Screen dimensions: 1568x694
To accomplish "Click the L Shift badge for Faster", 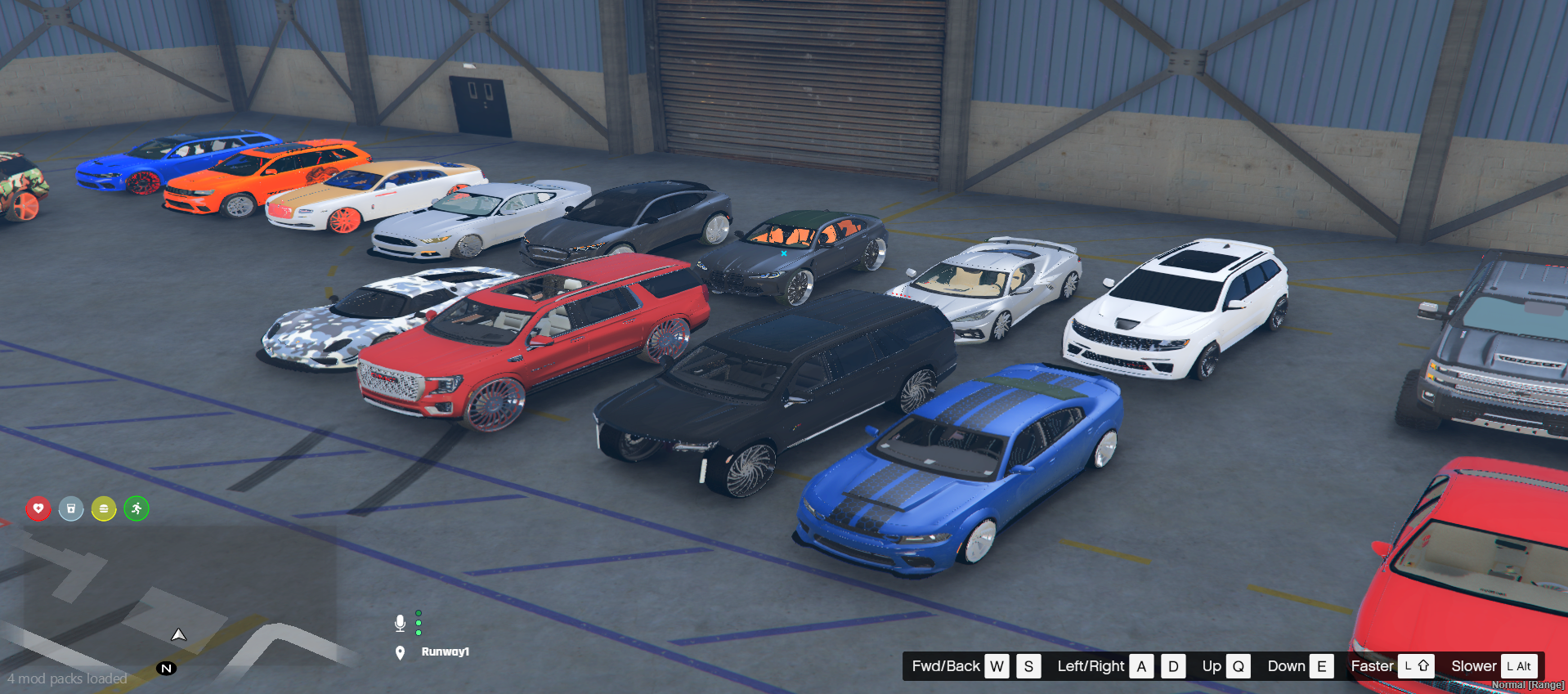I will tap(1417, 666).
